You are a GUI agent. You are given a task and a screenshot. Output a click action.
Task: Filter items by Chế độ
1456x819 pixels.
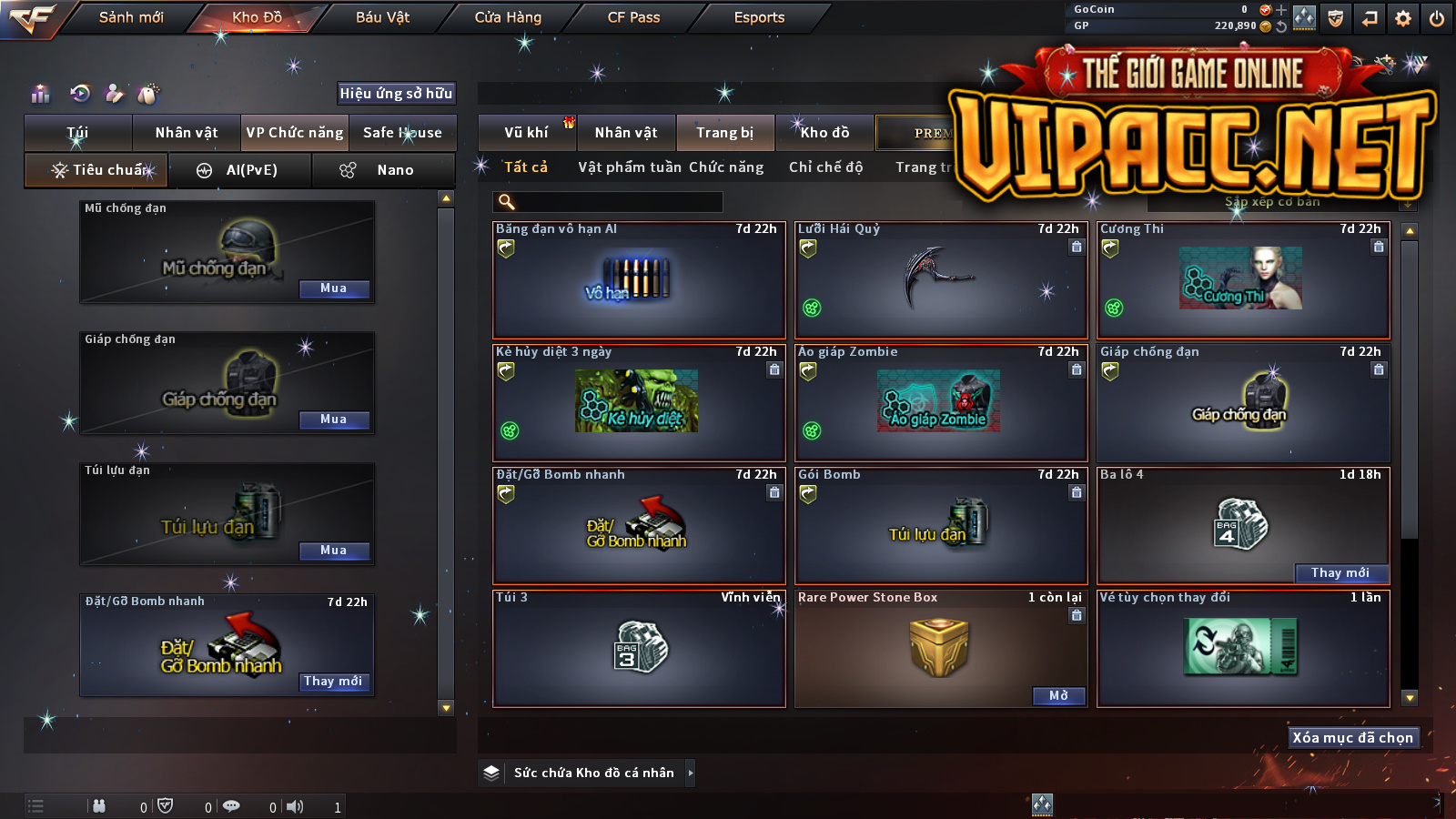click(x=825, y=167)
